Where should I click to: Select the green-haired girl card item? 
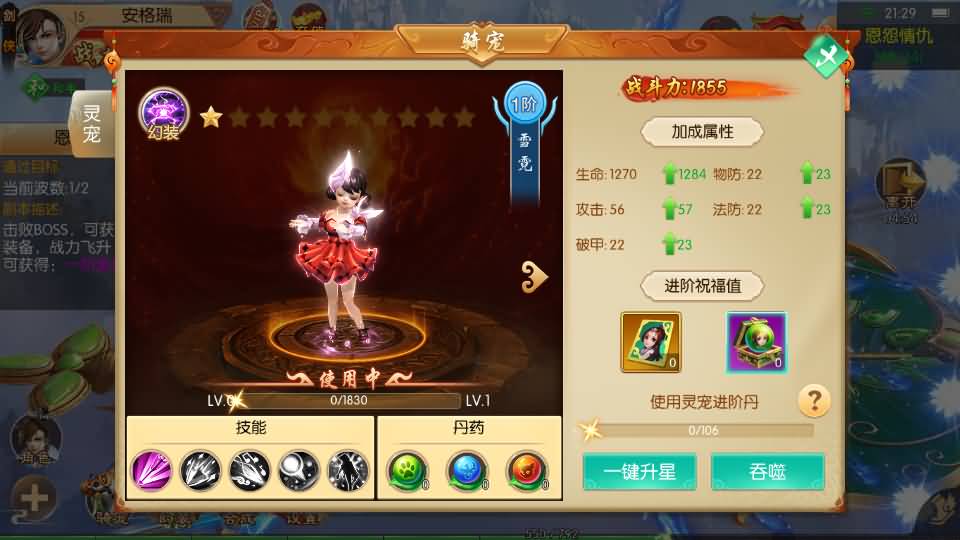point(650,342)
